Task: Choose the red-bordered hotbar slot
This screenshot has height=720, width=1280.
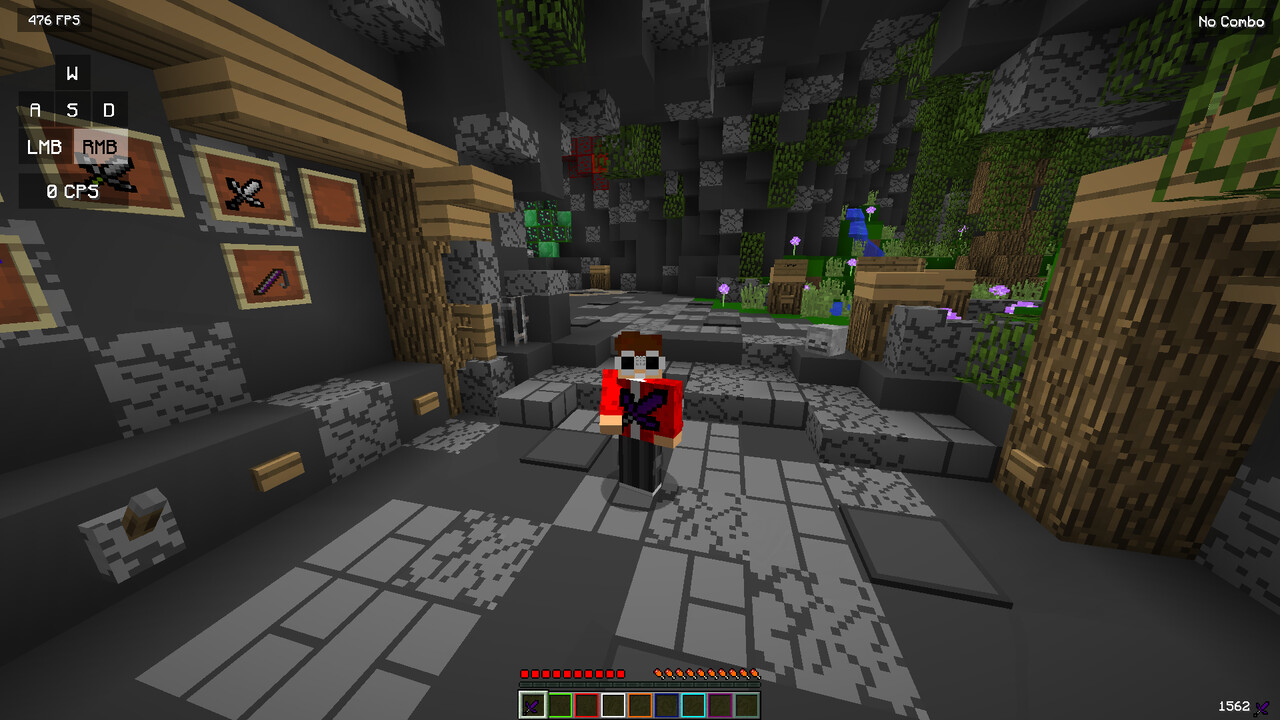Action: (x=587, y=705)
